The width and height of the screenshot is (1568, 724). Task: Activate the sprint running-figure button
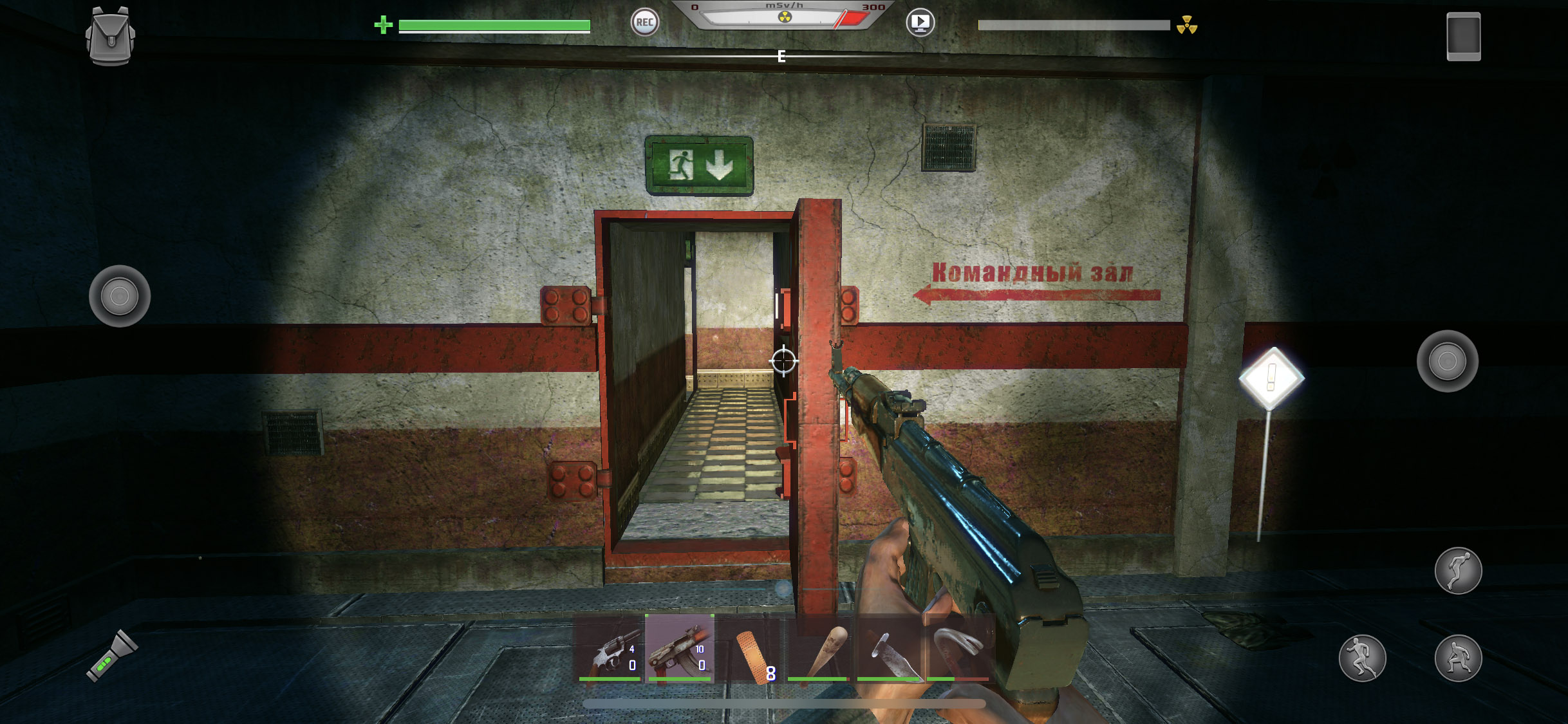click(x=1362, y=658)
